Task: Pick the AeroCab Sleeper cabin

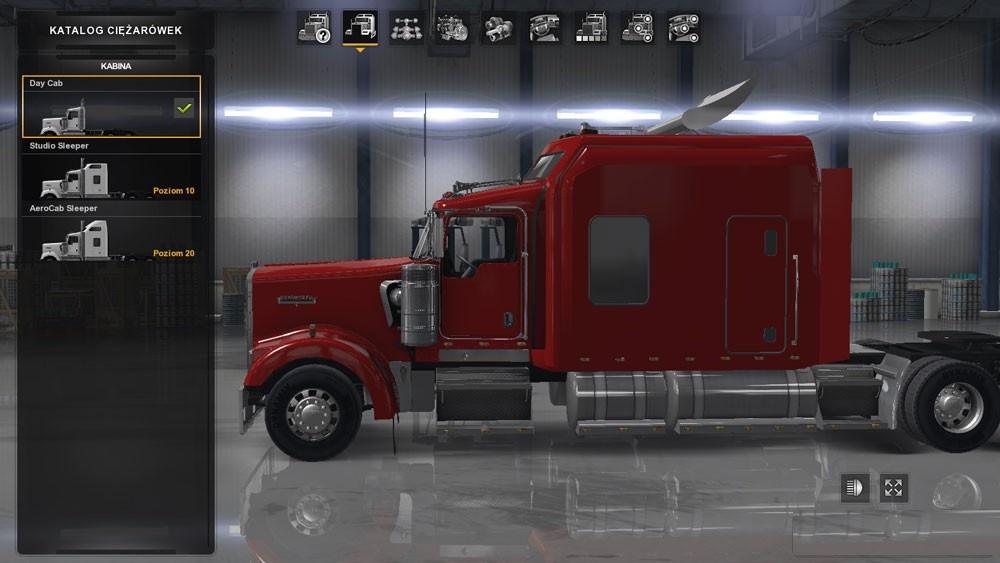Action: click(111, 241)
